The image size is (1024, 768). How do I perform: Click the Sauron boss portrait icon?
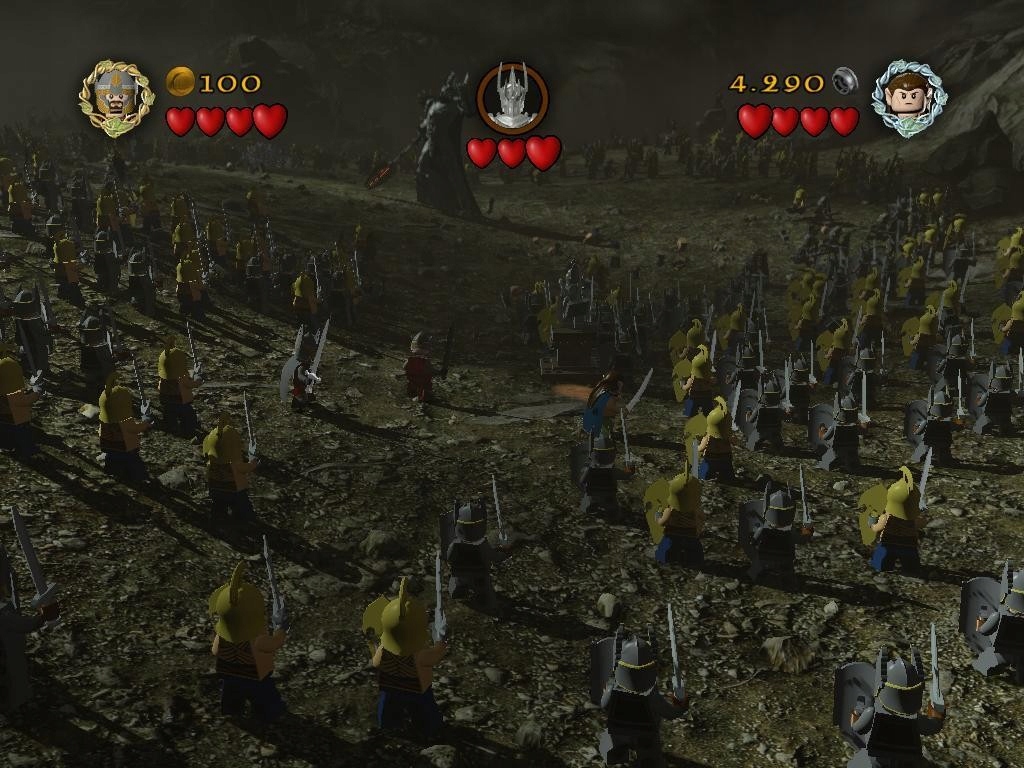(512, 98)
